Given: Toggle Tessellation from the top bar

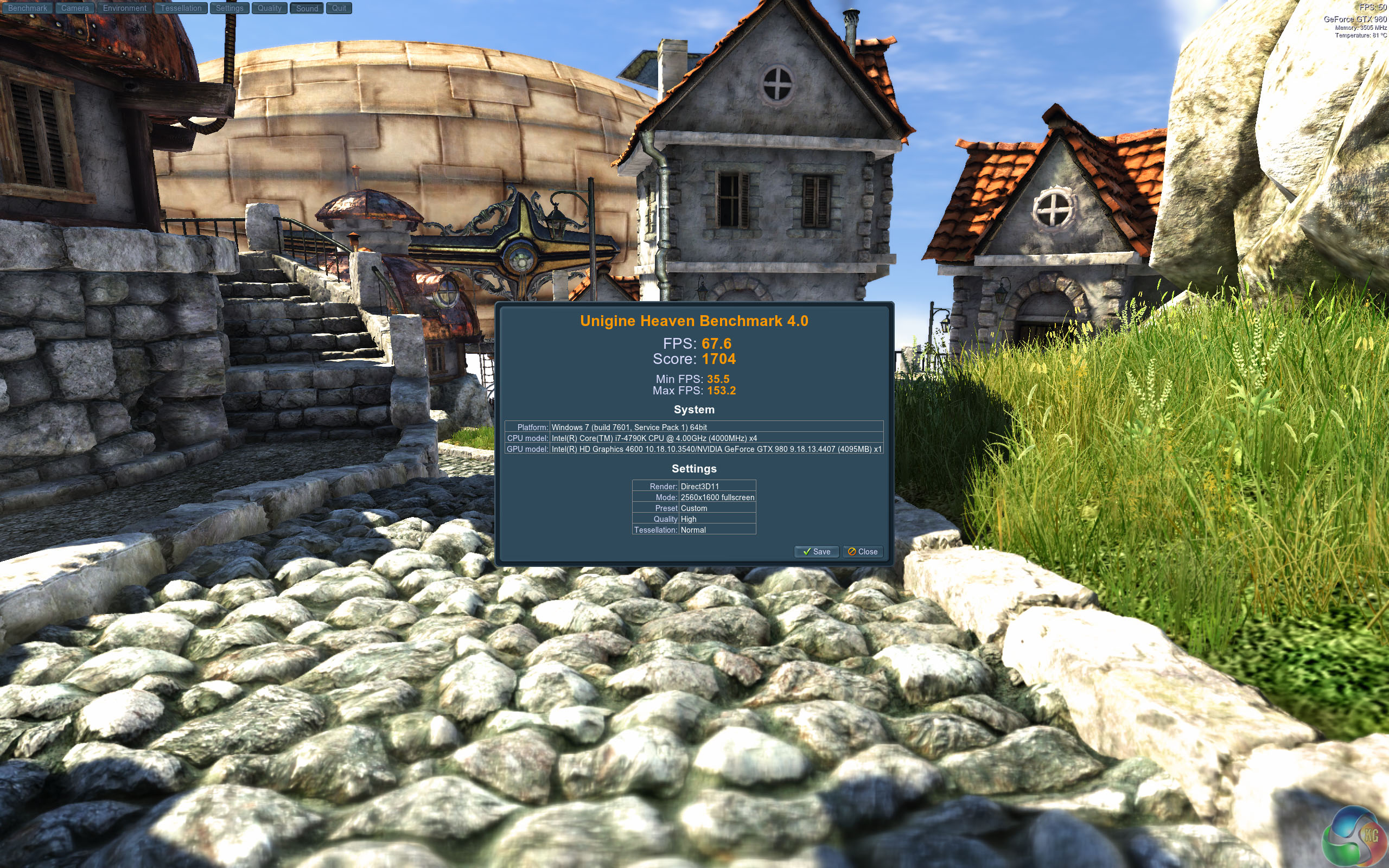Looking at the screenshot, I should (x=181, y=8).
